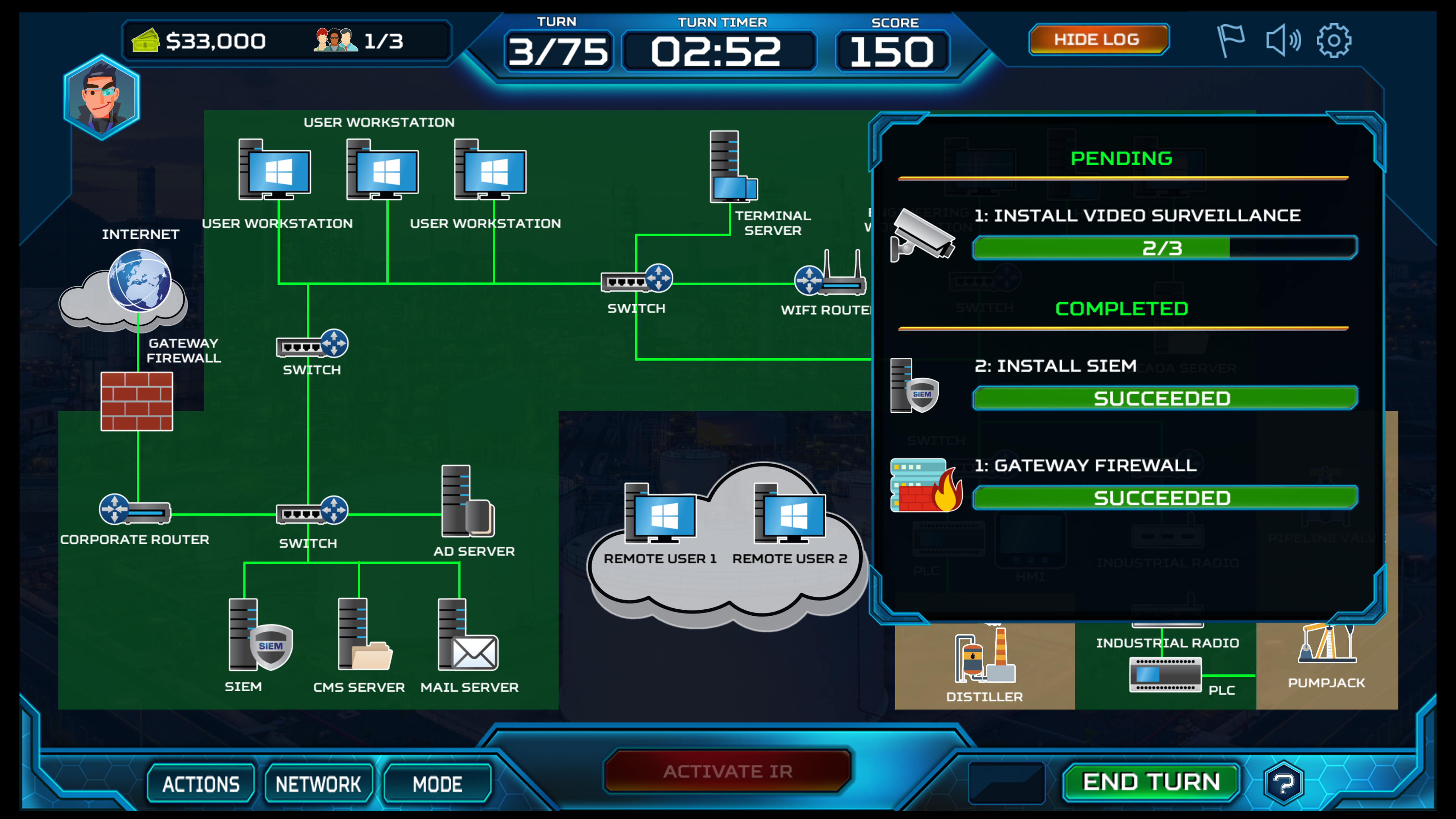Collapse the PENDING objectives section
Screen dimensions: 1456x819
[1122, 158]
